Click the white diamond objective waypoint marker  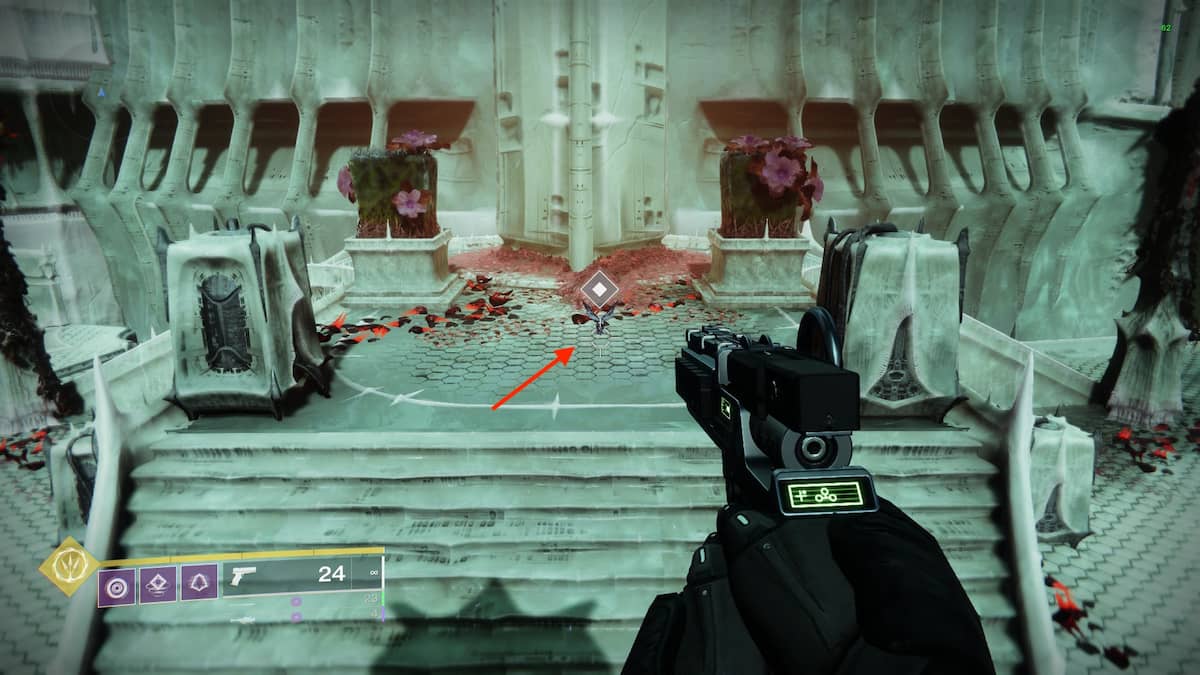[598, 291]
